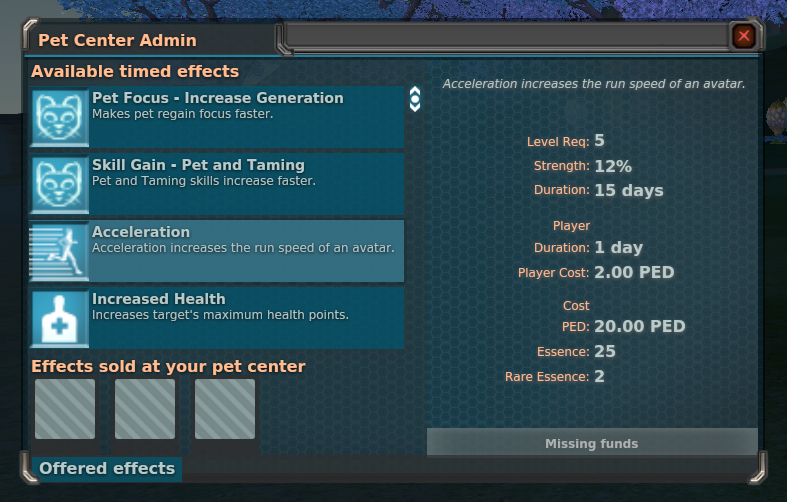Click the Missing funds button

pos(591,443)
